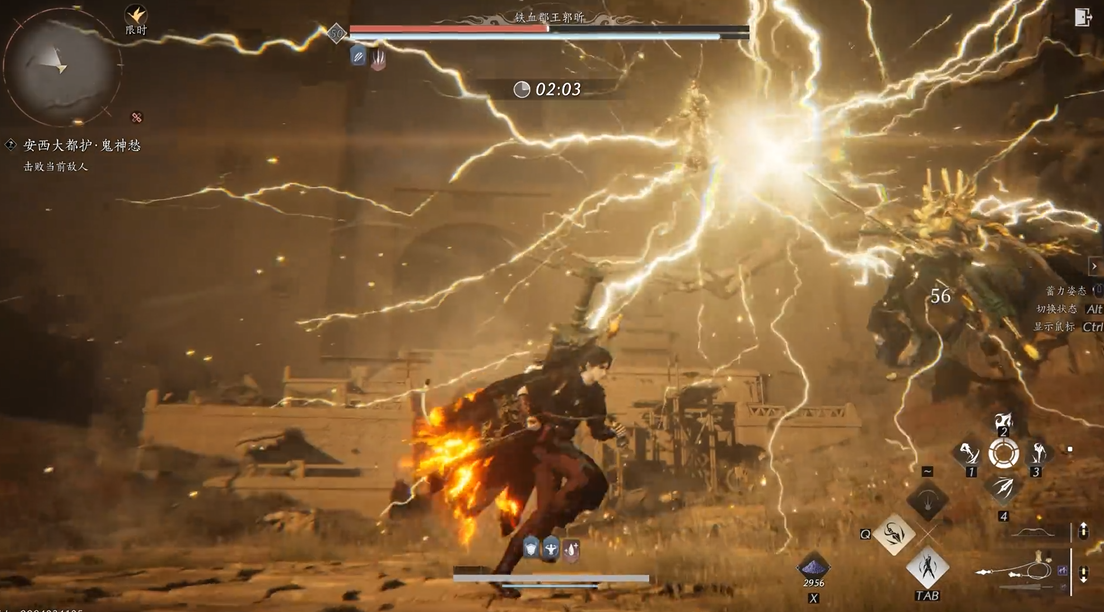
Task: Inspect the flexing arm strength buff icon
Action: (x=551, y=547)
